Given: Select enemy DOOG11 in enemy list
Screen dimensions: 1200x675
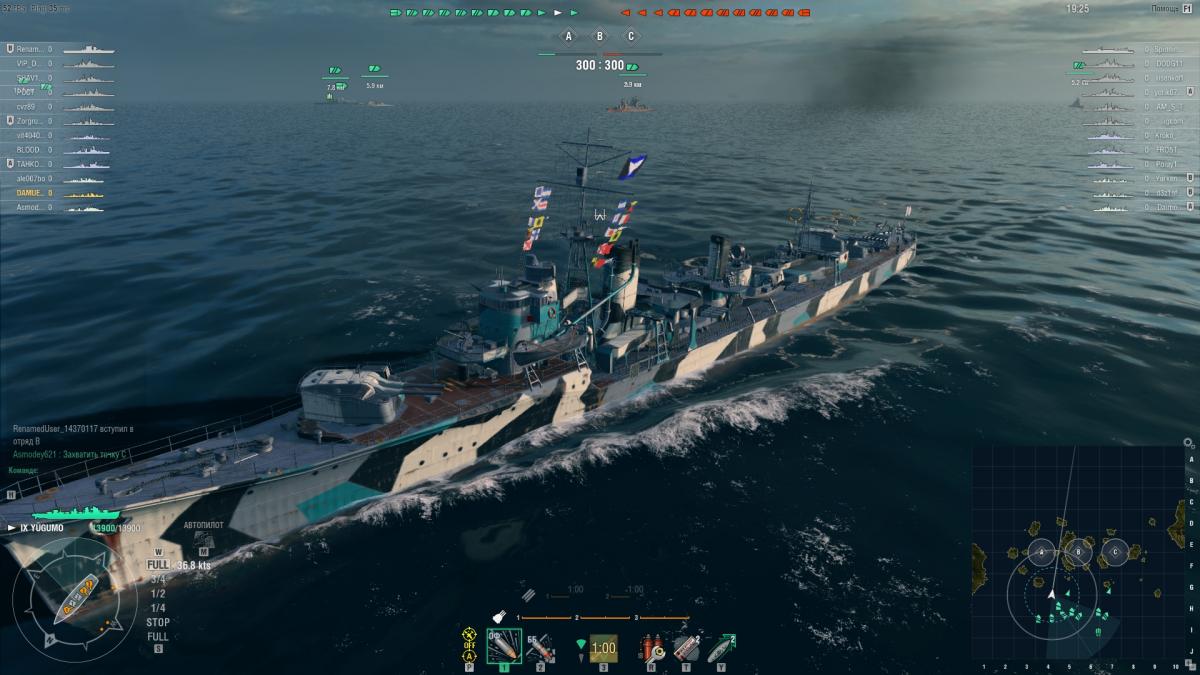Looking at the screenshot, I should [1167, 63].
